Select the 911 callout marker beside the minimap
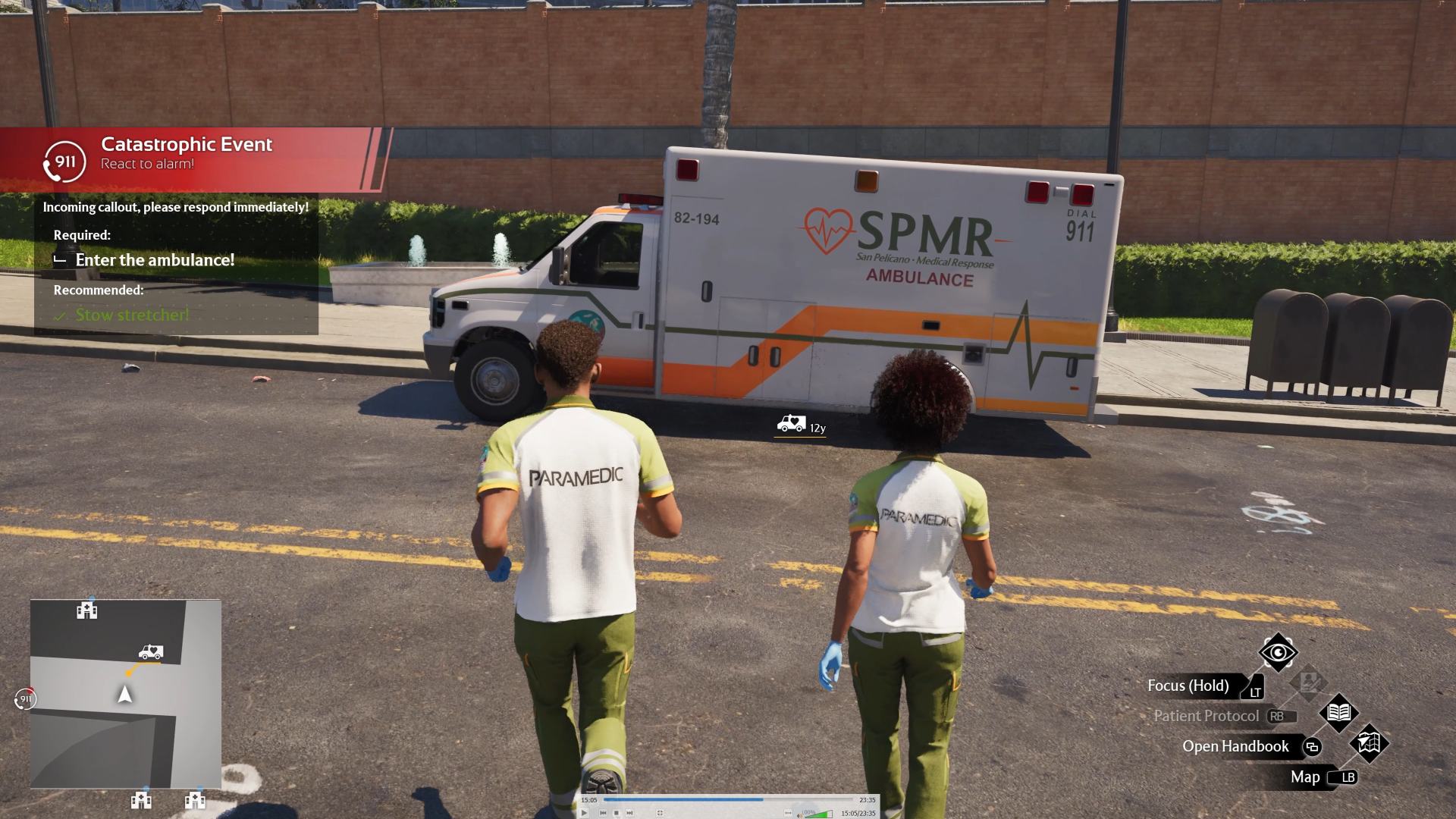 click(x=25, y=698)
